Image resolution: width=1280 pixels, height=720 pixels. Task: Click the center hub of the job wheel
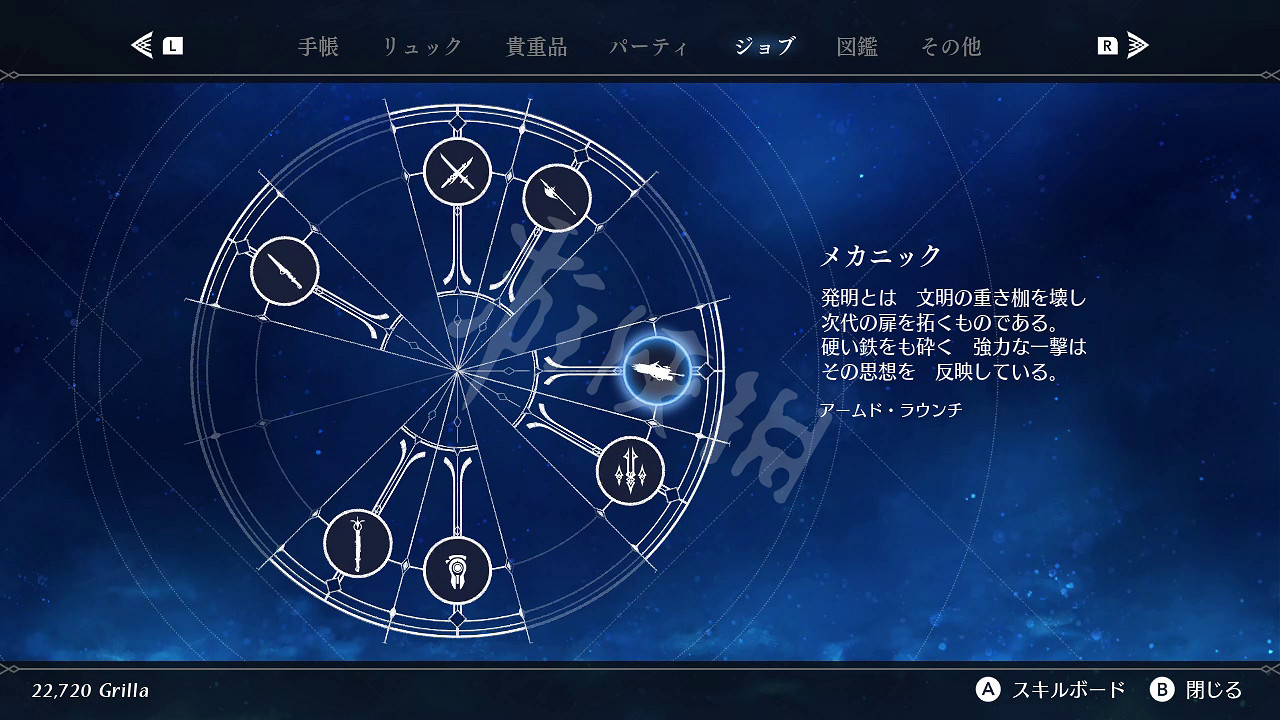[x=458, y=371]
